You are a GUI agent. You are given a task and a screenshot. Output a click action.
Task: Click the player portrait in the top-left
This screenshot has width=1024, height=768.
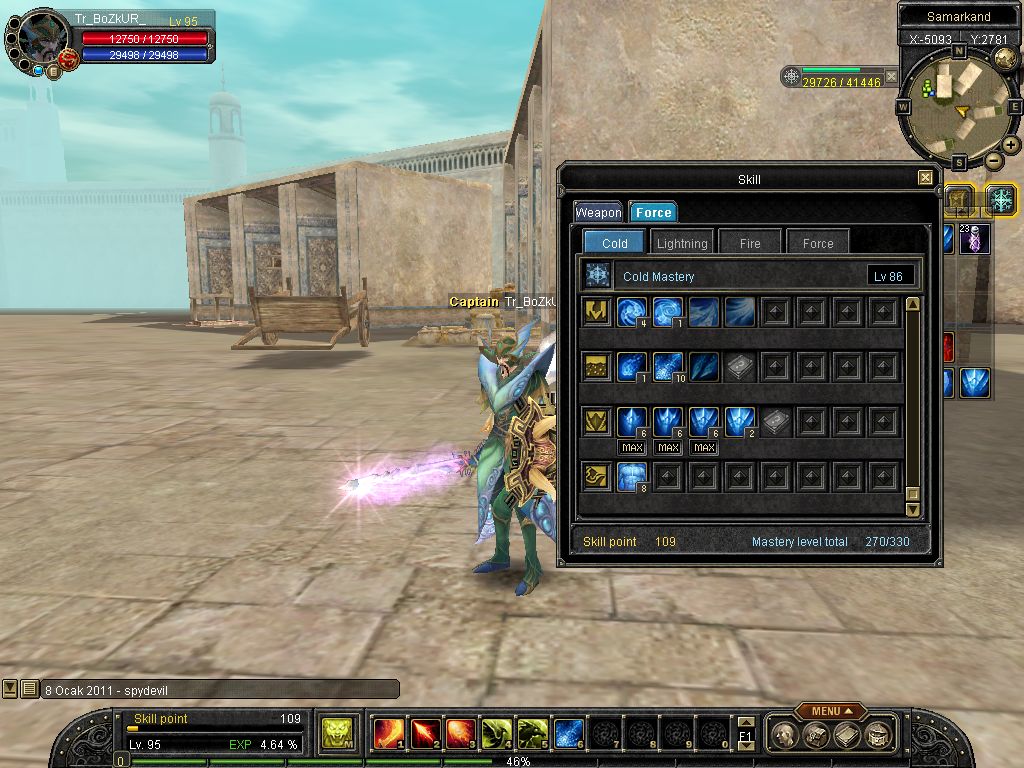(45, 42)
